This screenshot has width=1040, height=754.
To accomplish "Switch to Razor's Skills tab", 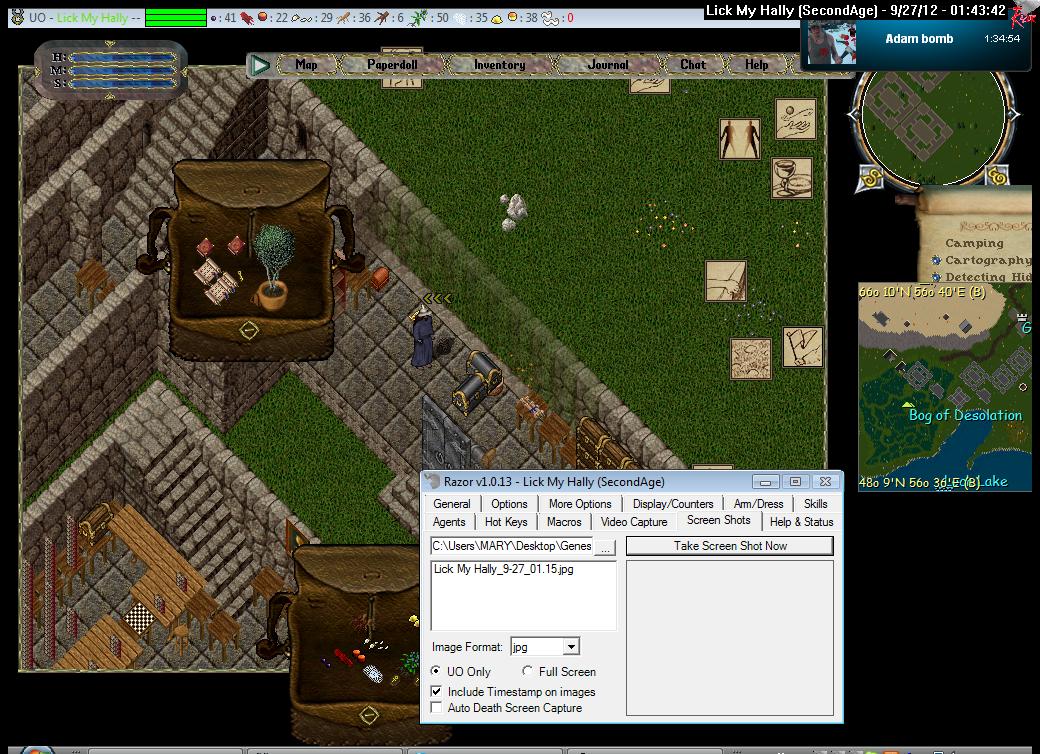I will tap(815, 504).
